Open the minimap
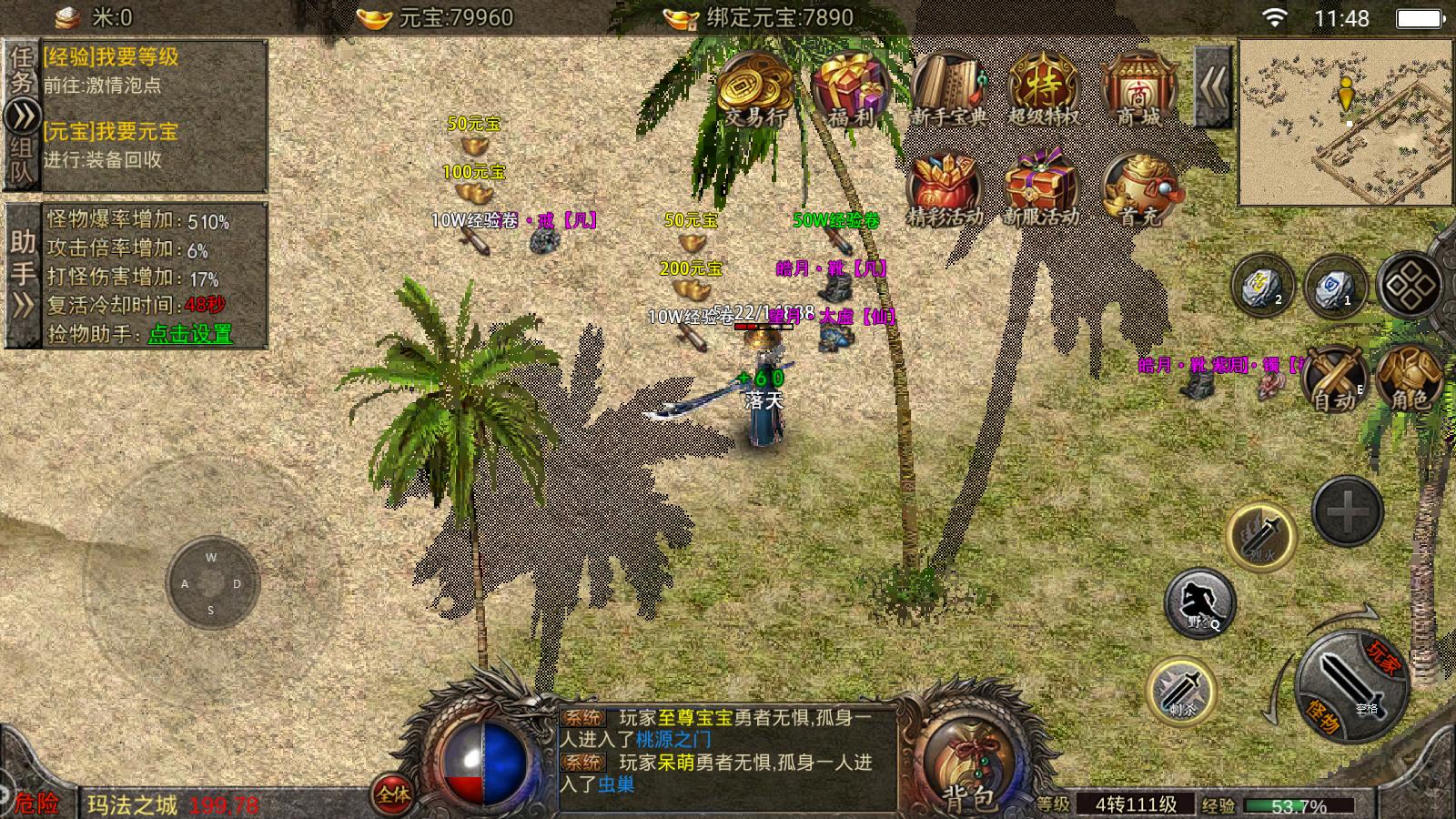Image resolution: width=1456 pixels, height=819 pixels. pos(1345,122)
